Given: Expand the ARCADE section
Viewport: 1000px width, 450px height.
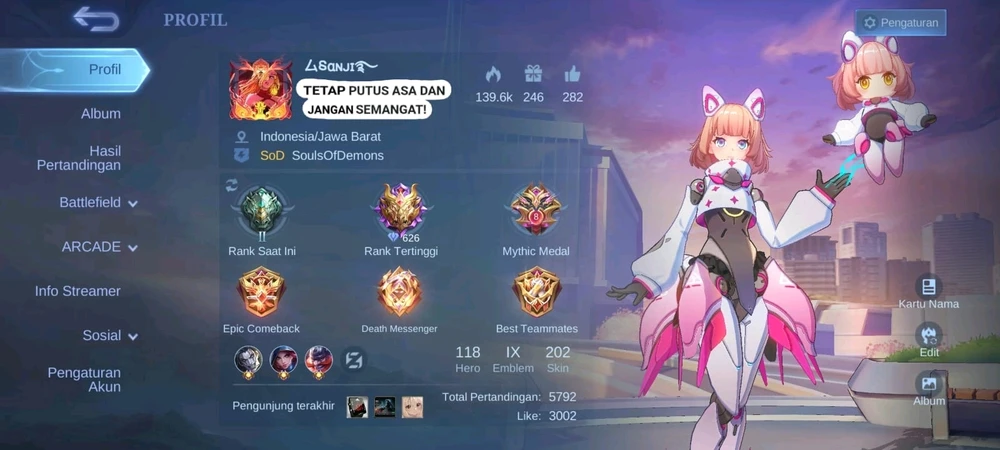Looking at the screenshot, I should (x=100, y=247).
